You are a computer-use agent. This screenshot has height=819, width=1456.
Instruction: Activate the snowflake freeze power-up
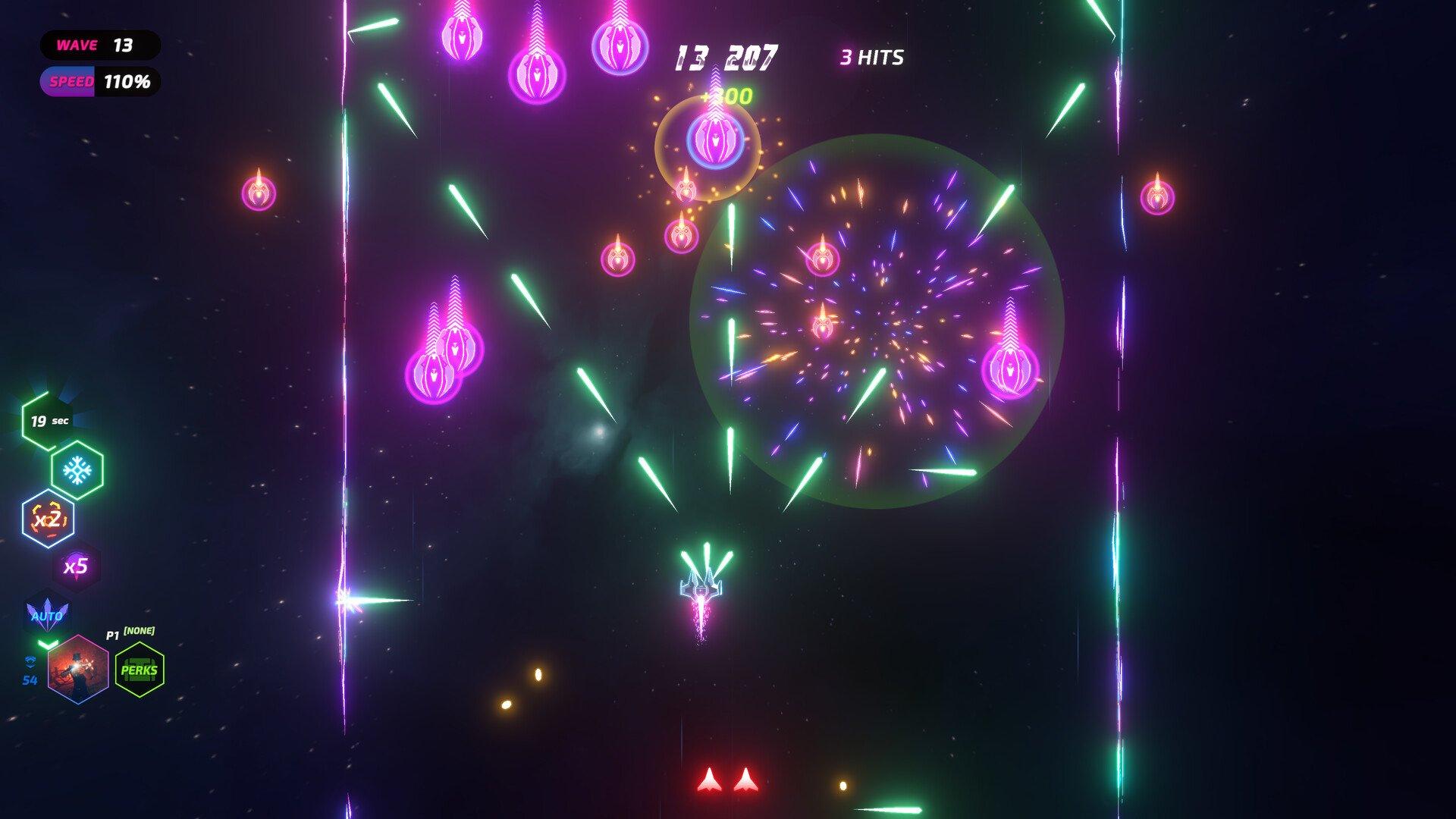coord(77,471)
